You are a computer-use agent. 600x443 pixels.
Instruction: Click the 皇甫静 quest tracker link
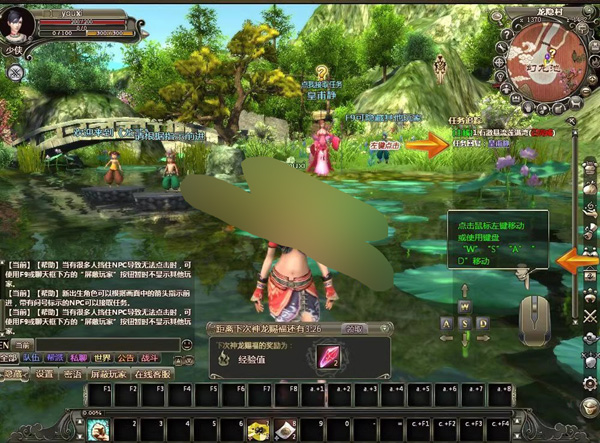500,143
